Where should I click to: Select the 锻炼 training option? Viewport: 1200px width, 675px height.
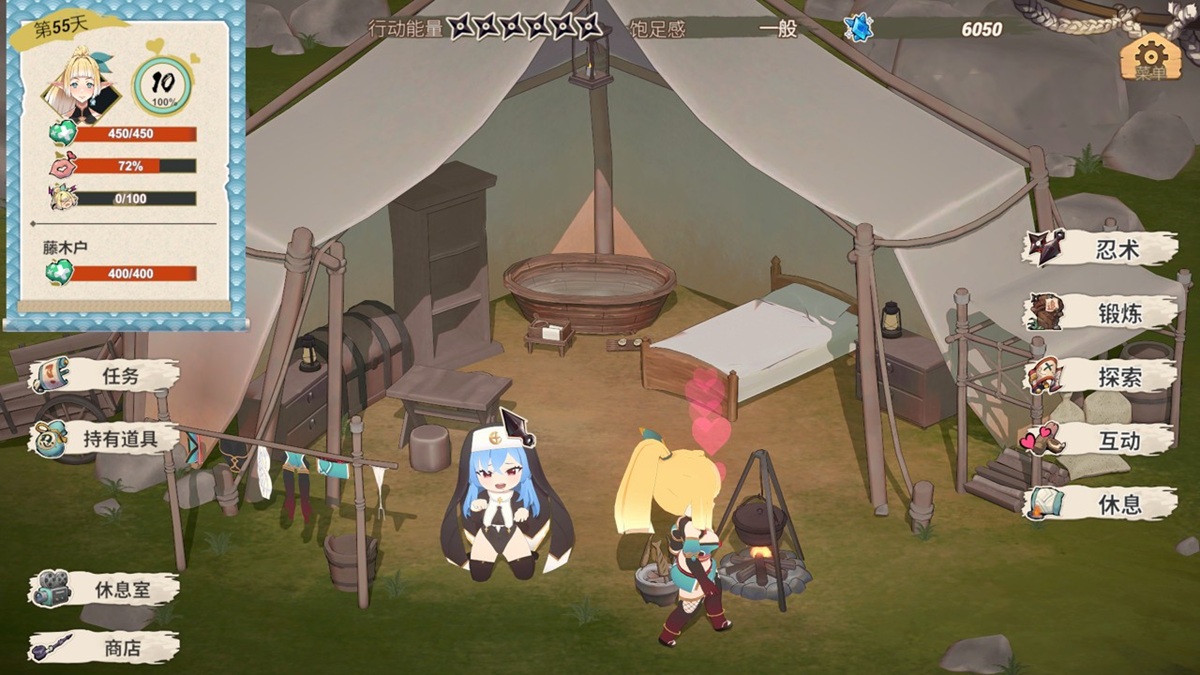point(1100,313)
